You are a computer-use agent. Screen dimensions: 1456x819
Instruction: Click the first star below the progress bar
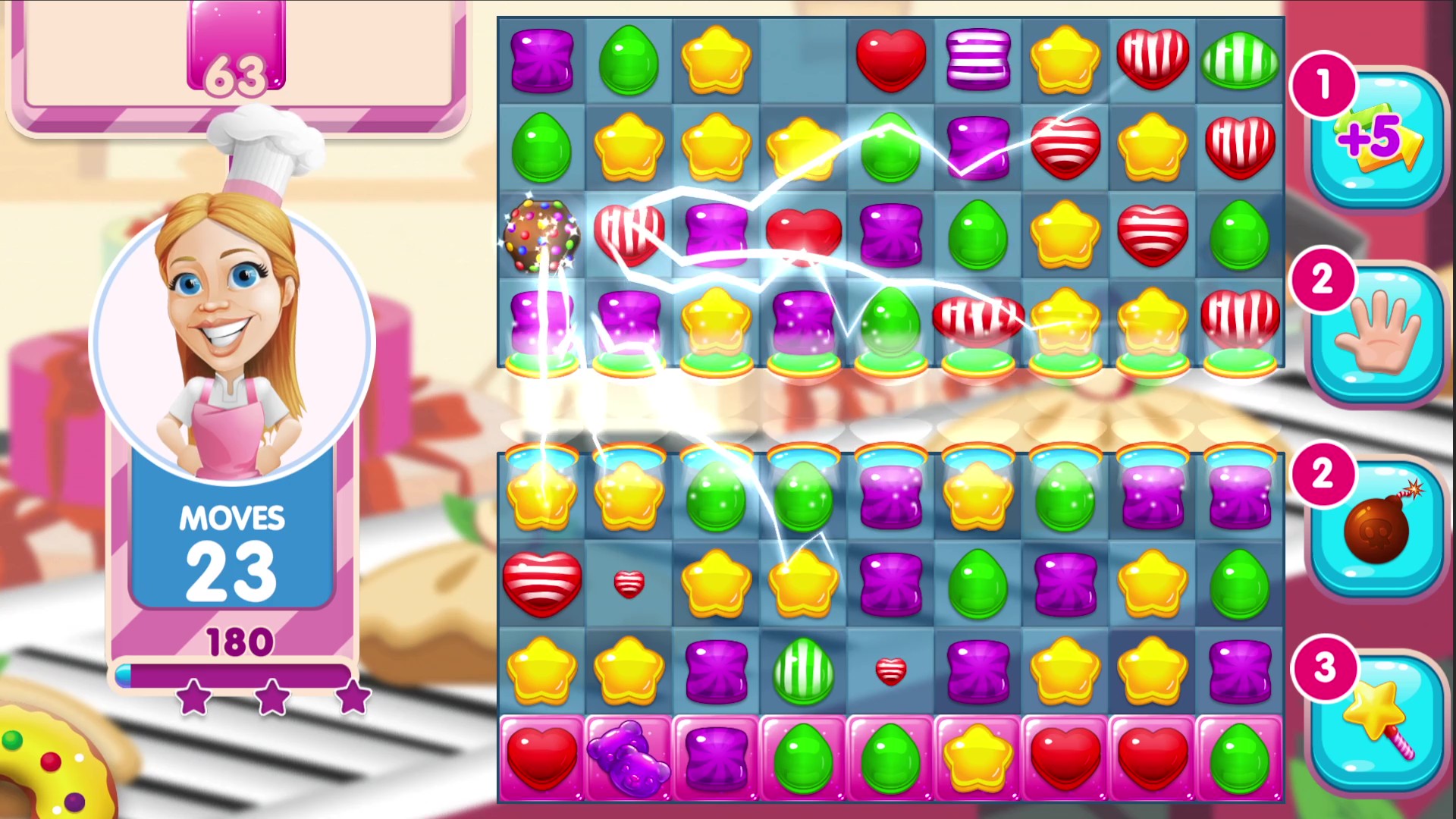click(193, 699)
